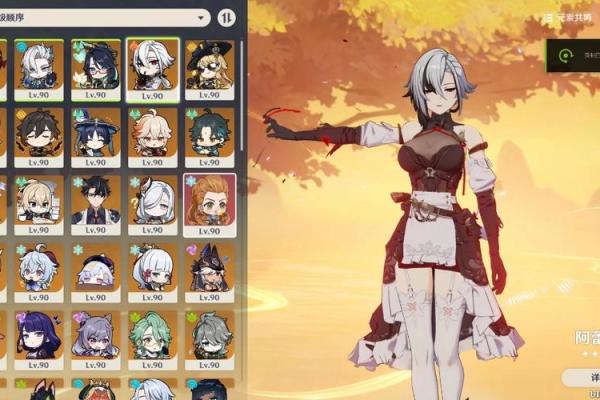This screenshot has width=600, height=400.
Task: Choose Neuvillette's character portrait
Action: click(40, 68)
